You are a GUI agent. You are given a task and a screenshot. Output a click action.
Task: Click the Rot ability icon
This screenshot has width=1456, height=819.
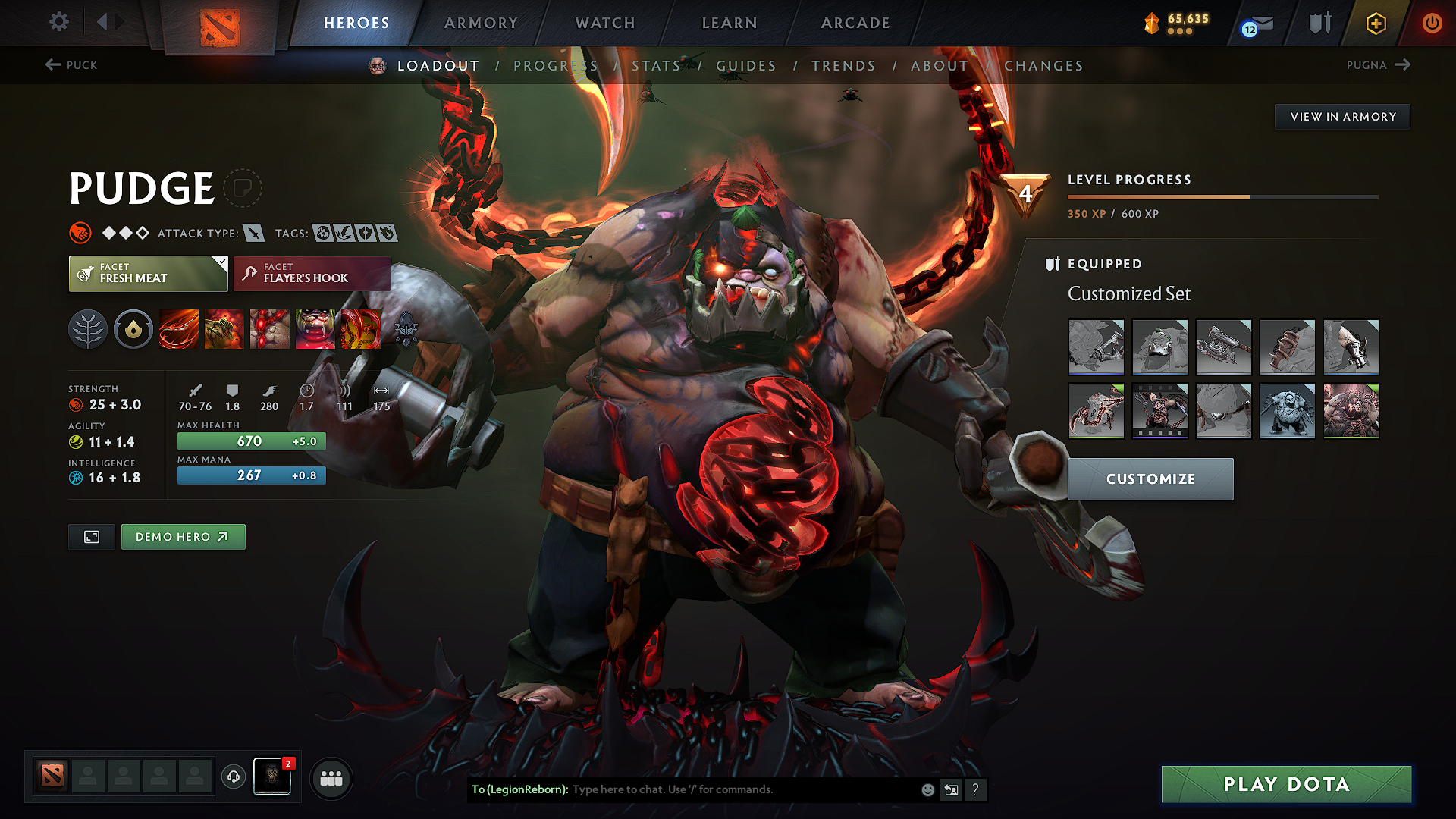tap(224, 329)
